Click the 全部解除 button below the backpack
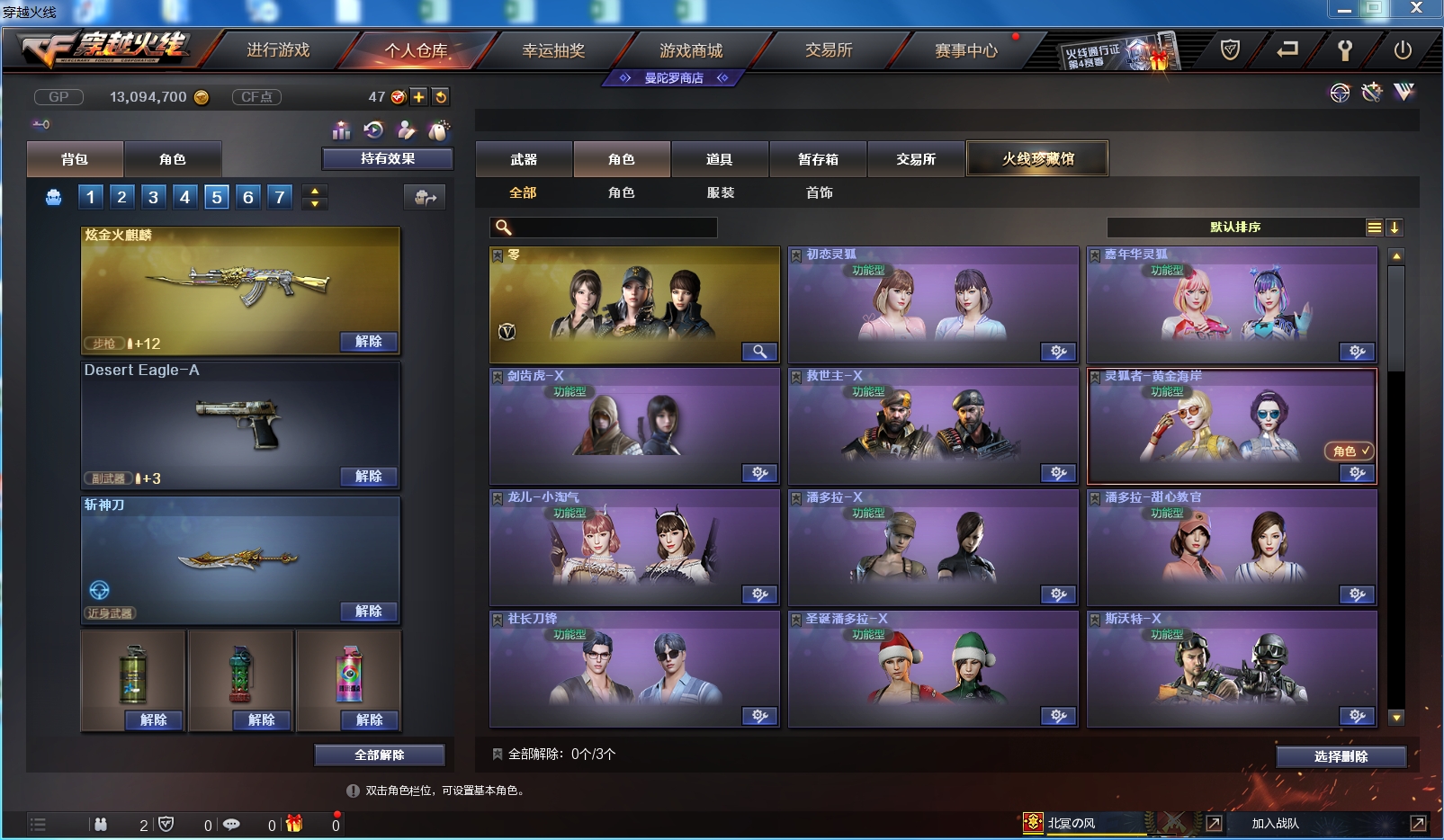The height and width of the screenshot is (840, 1444). pyautogui.click(x=378, y=755)
